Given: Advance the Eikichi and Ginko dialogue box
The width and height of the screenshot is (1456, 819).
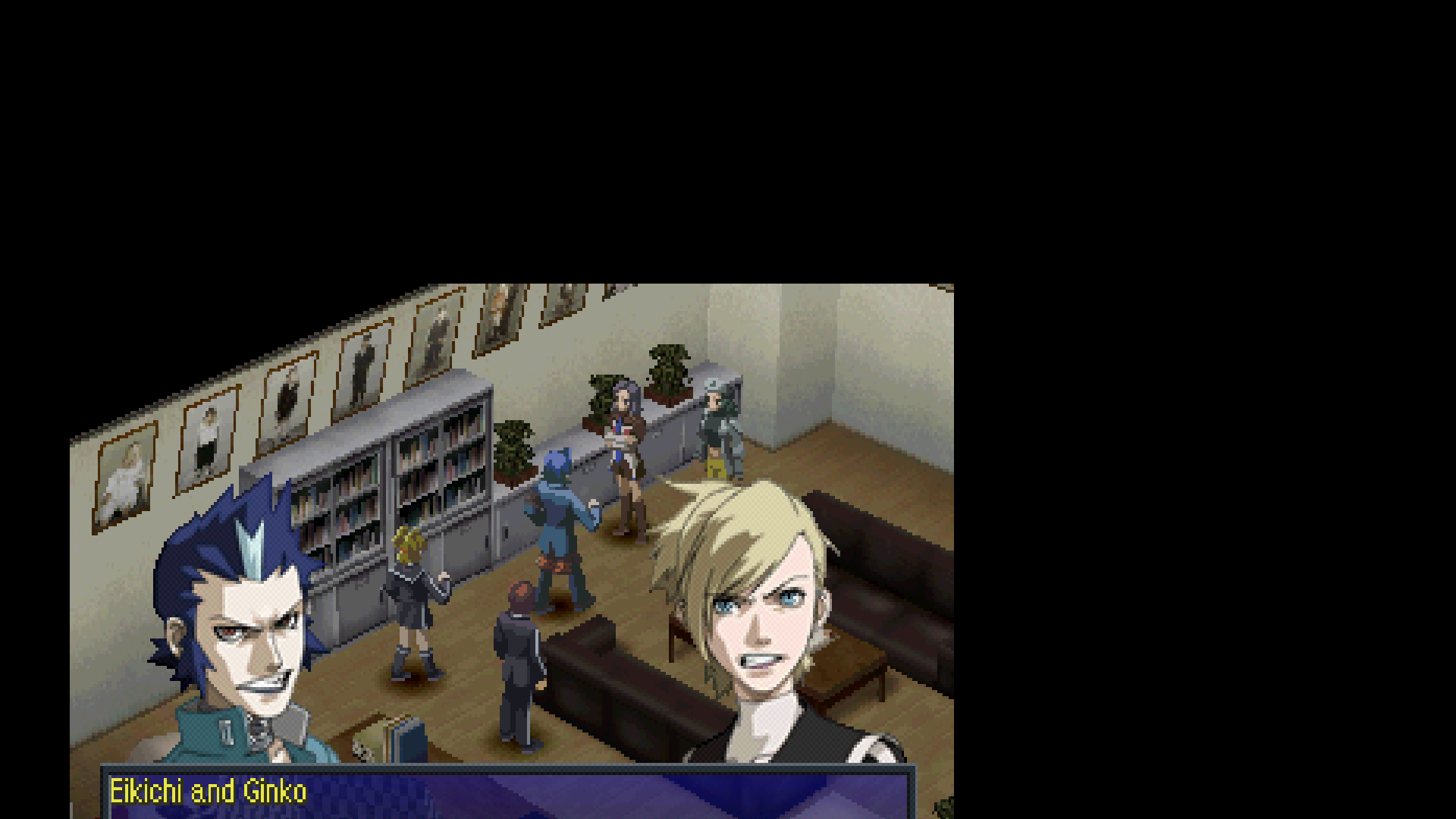Looking at the screenshot, I should pyautogui.click(x=507, y=792).
